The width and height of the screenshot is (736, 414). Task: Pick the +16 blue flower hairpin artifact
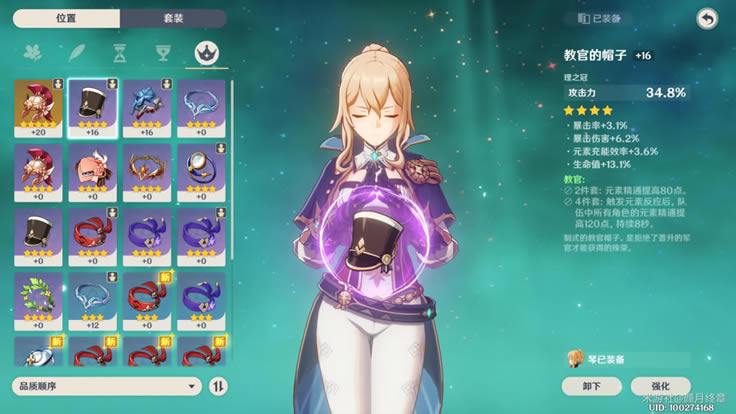click(x=148, y=107)
